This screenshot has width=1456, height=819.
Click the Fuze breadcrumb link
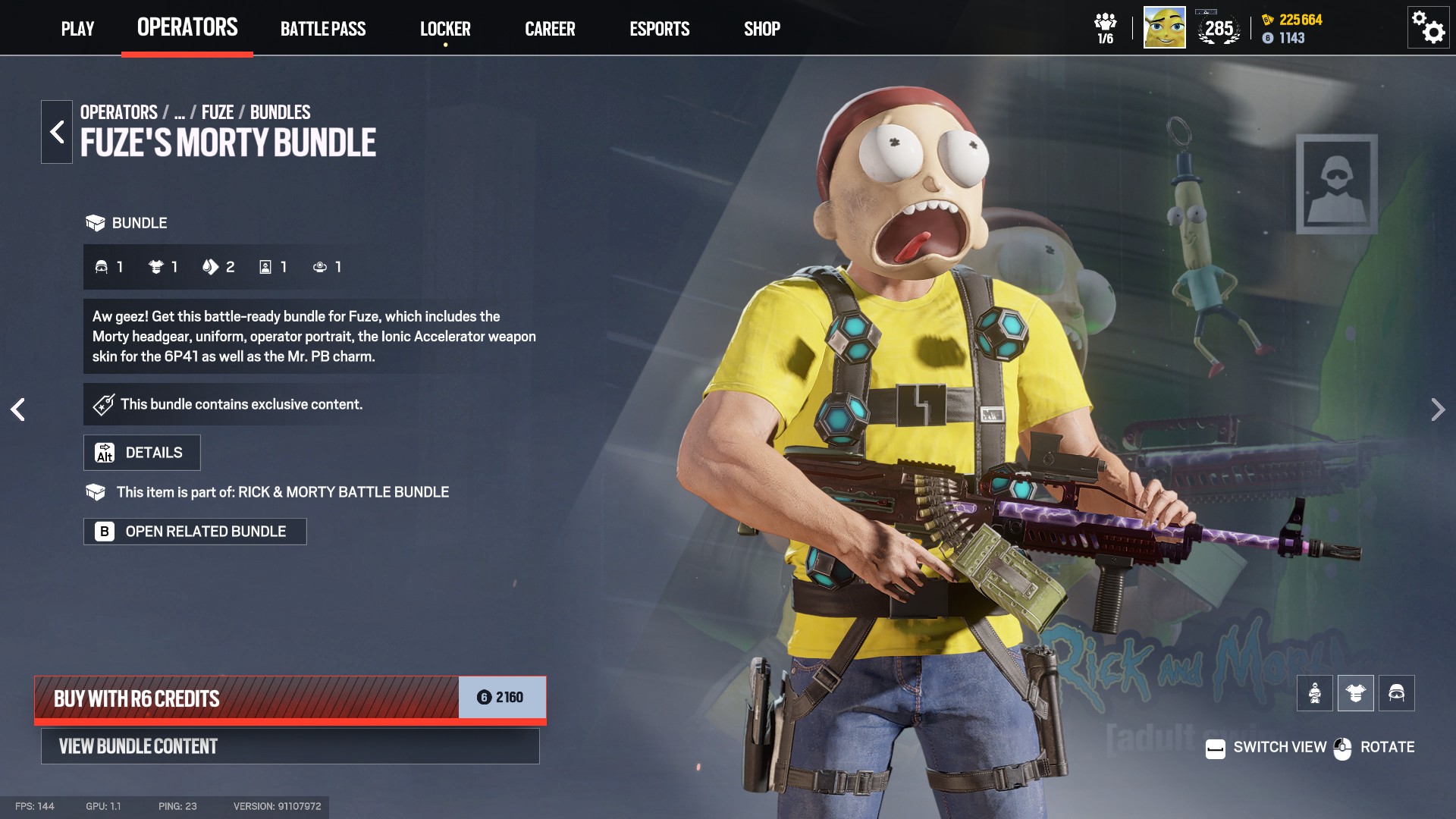(x=218, y=111)
